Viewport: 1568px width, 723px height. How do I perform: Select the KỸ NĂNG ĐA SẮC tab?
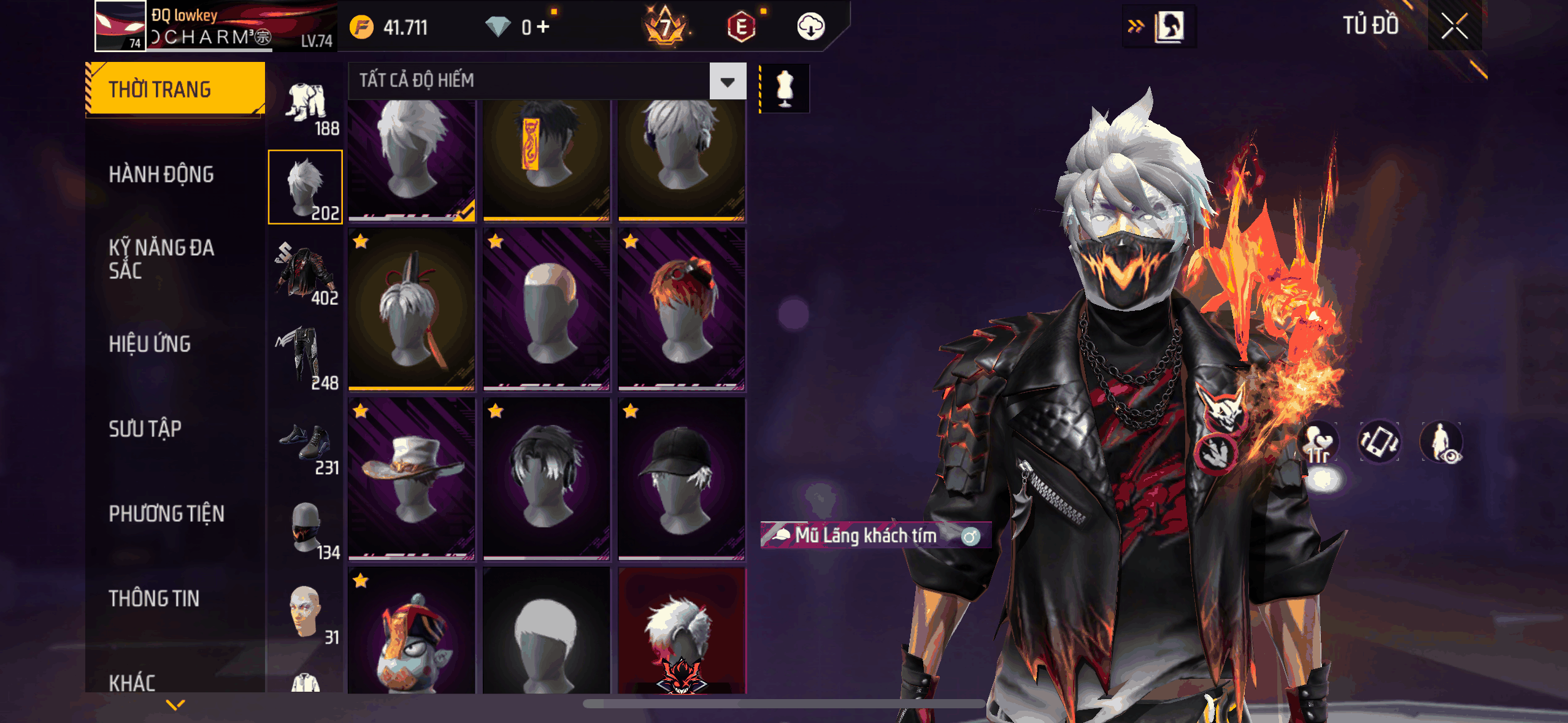pyautogui.click(x=161, y=259)
